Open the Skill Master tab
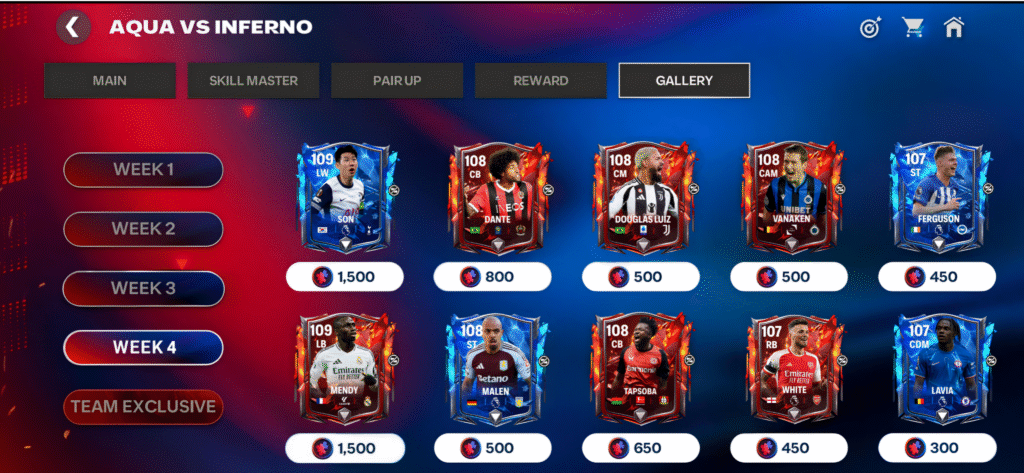 (x=253, y=81)
